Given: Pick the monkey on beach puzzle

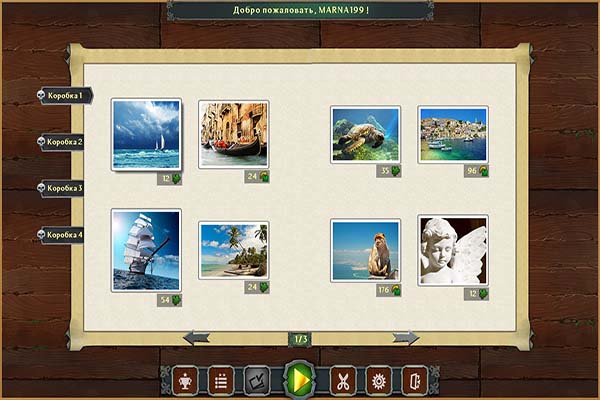Looking at the screenshot, I should [x=365, y=250].
